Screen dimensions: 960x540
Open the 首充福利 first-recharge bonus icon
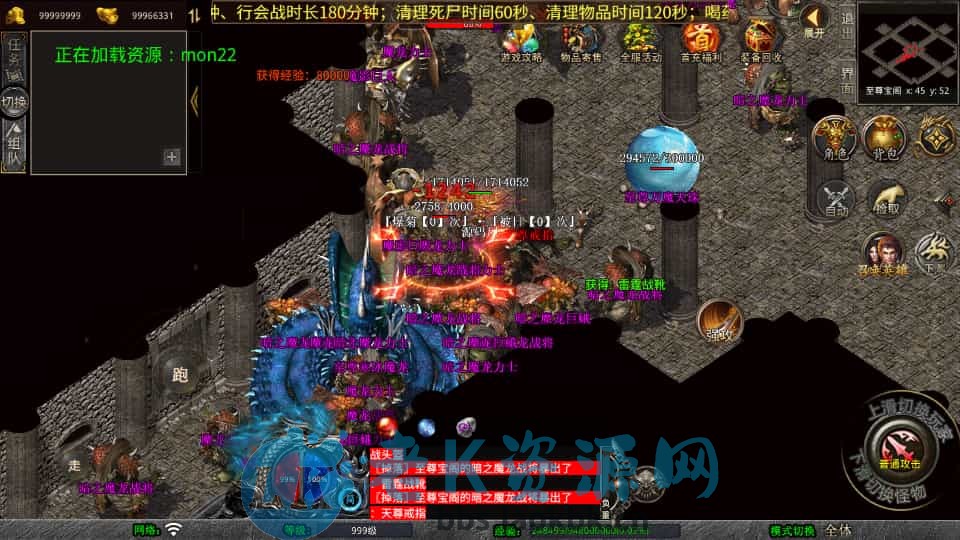click(x=700, y=42)
